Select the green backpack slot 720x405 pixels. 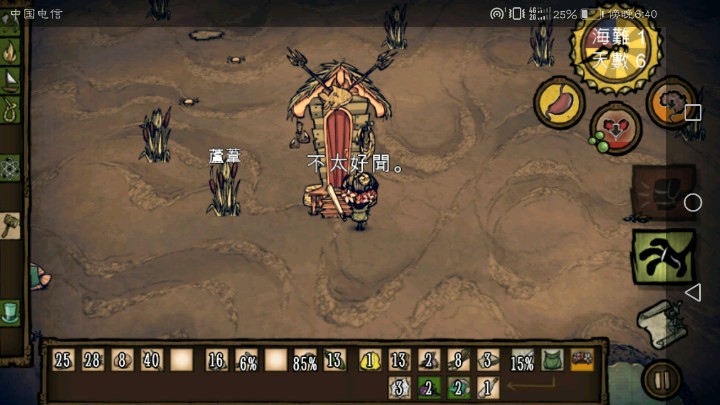pyautogui.click(x=552, y=360)
